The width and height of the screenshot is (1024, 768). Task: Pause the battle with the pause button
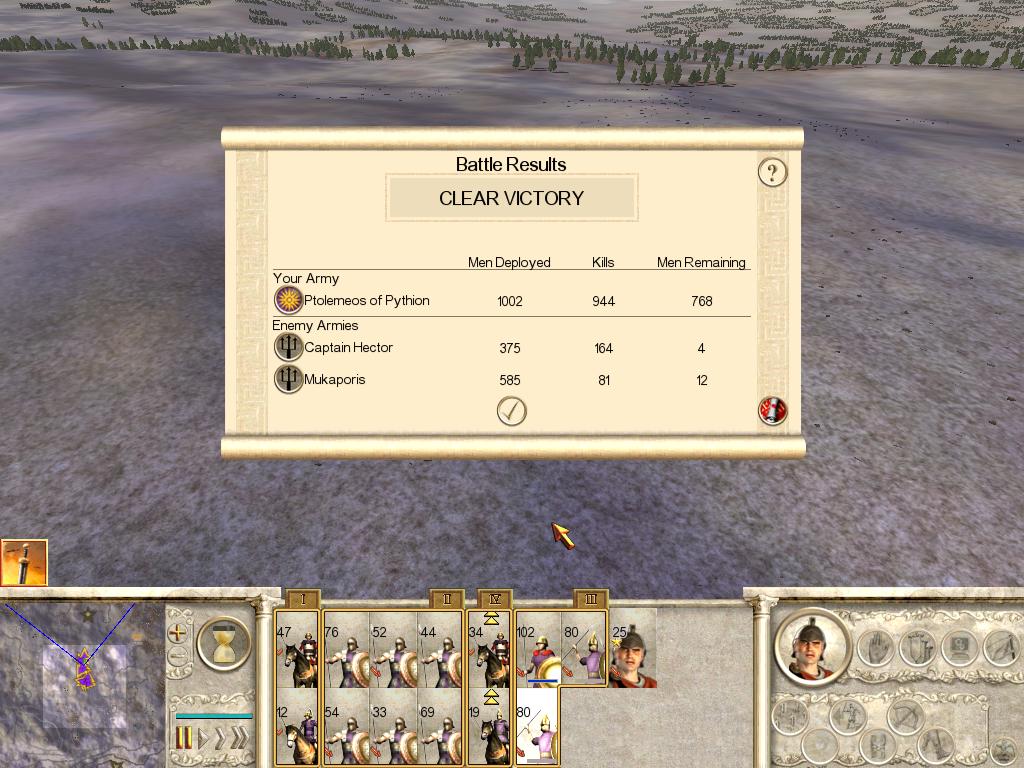pos(184,739)
